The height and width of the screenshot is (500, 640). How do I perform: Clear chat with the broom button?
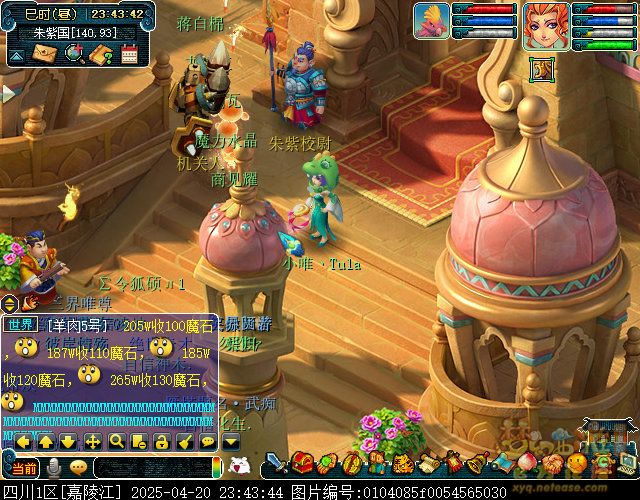pos(185,441)
